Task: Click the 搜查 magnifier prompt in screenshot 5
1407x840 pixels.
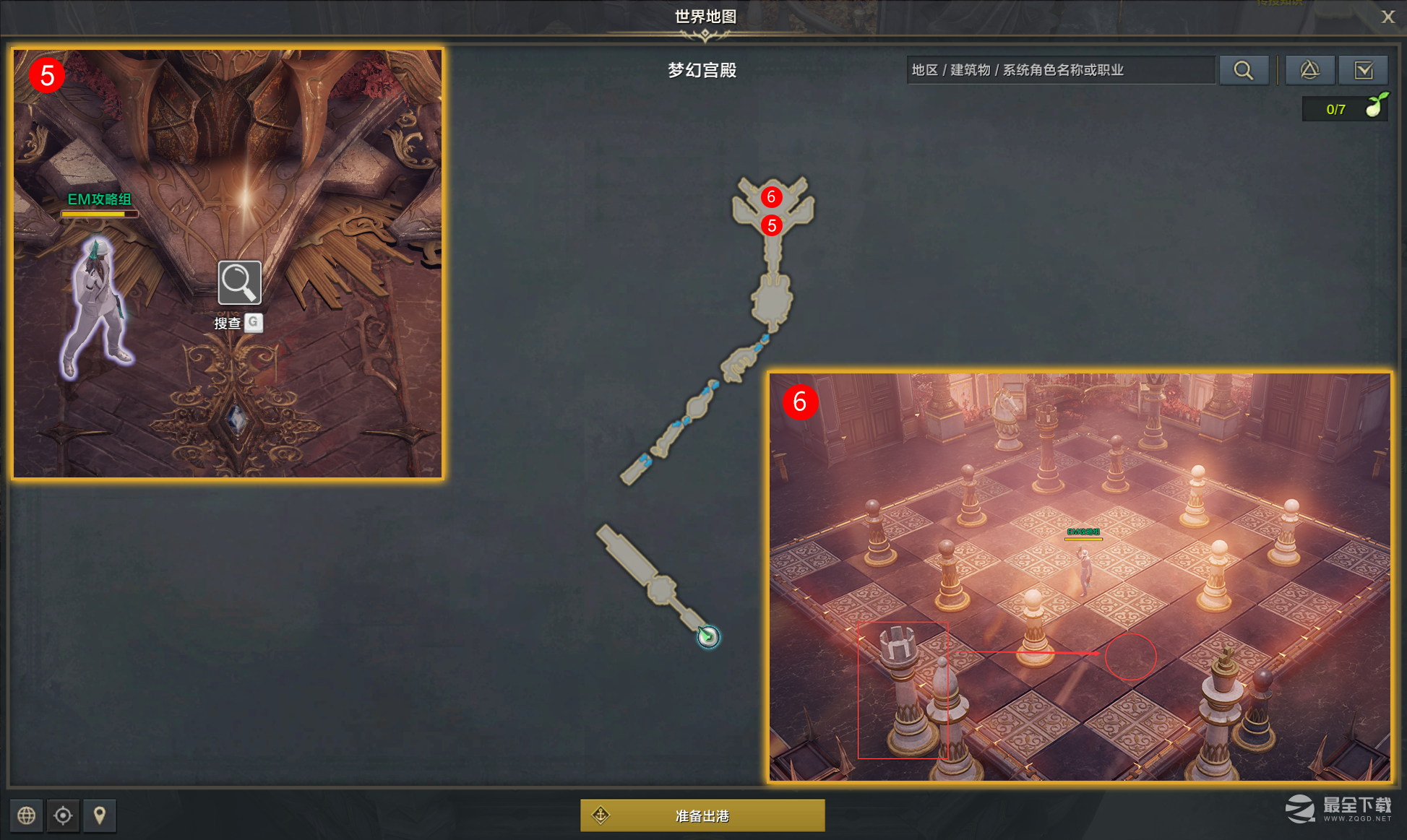Action: coord(238,282)
